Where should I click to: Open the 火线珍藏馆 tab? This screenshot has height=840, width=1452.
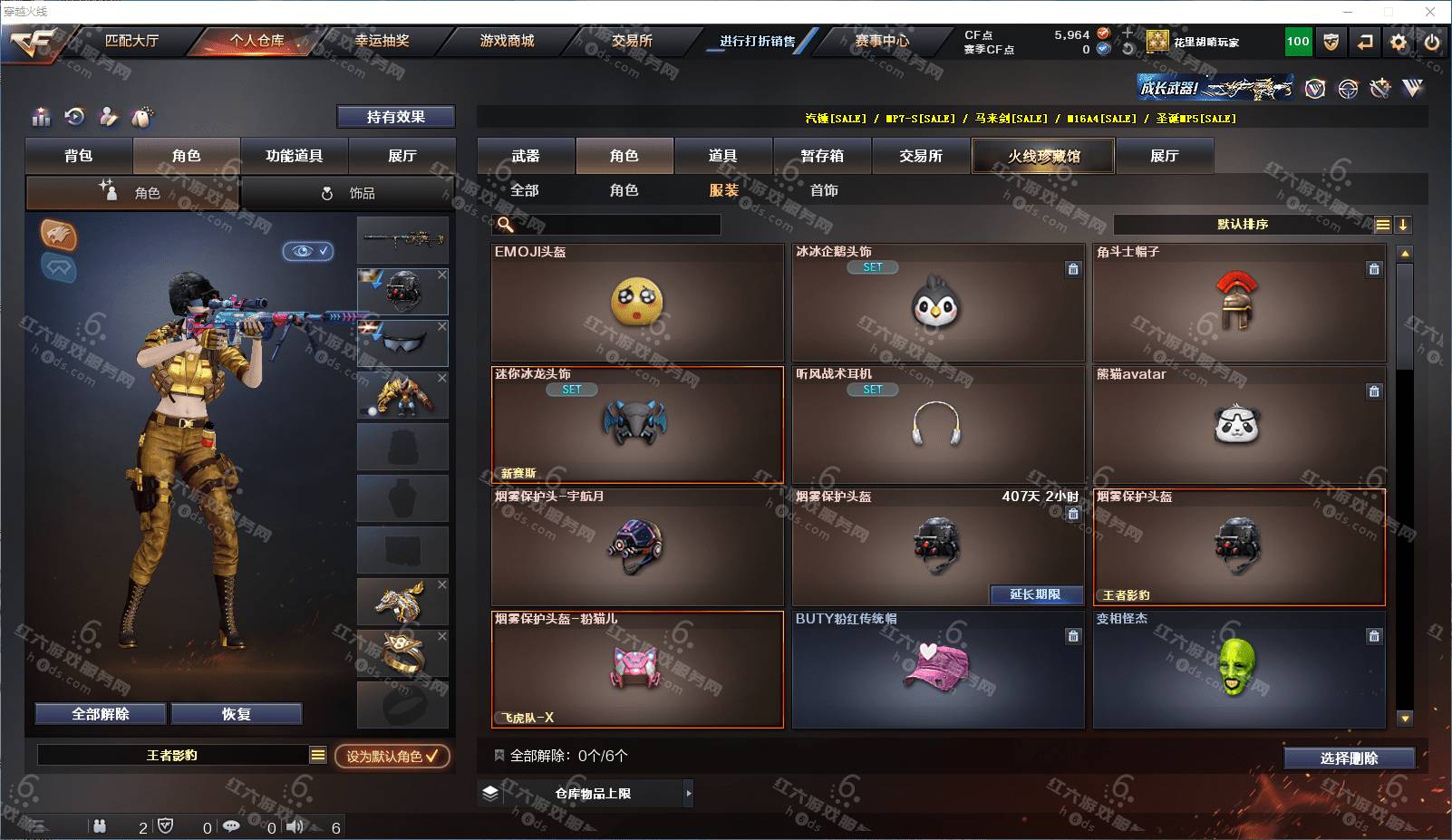1043,156
